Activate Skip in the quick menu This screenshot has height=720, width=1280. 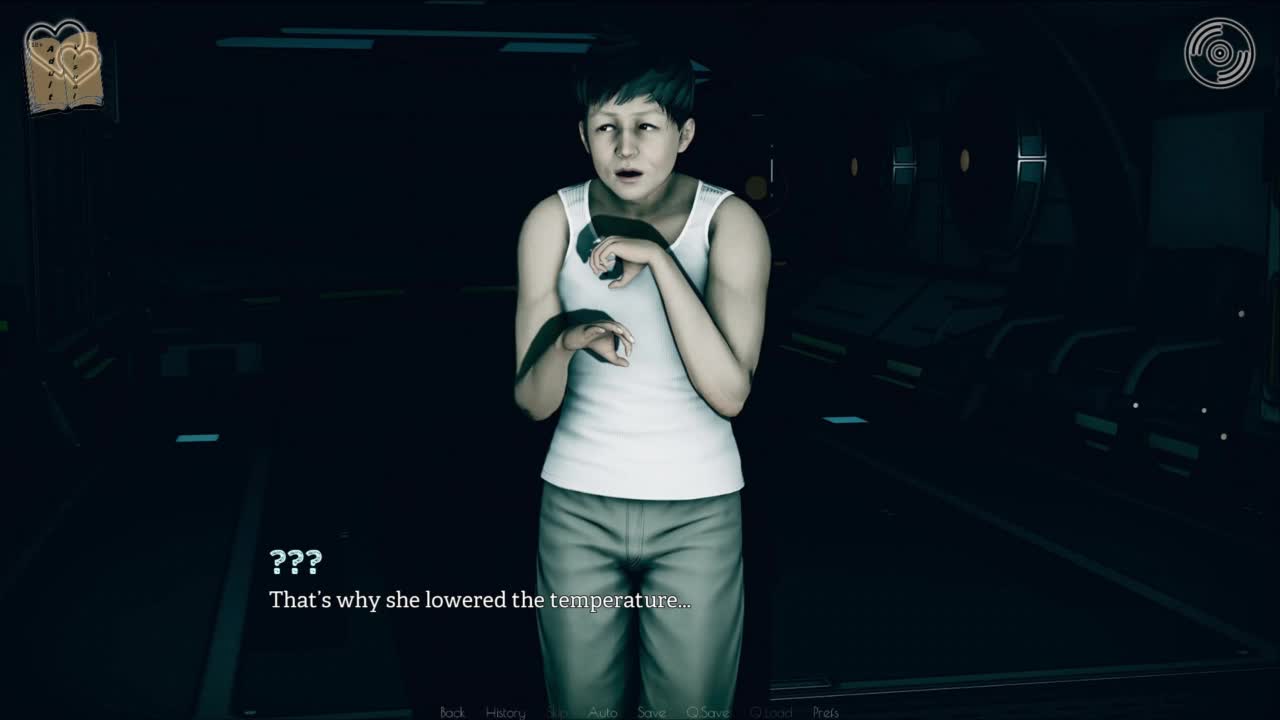click(x=557, y=712)
